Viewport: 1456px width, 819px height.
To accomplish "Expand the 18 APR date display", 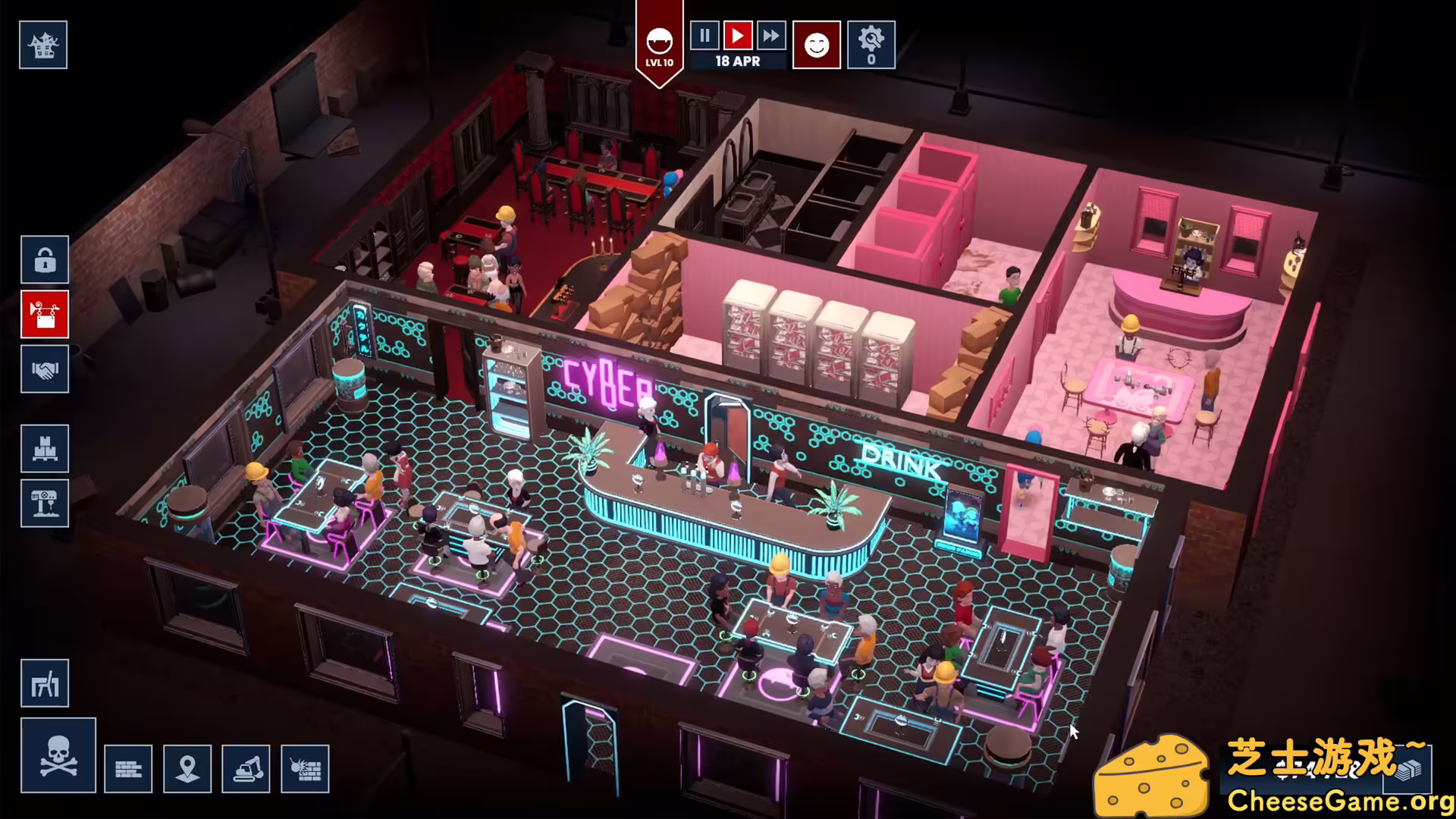I will click(736, 61).
